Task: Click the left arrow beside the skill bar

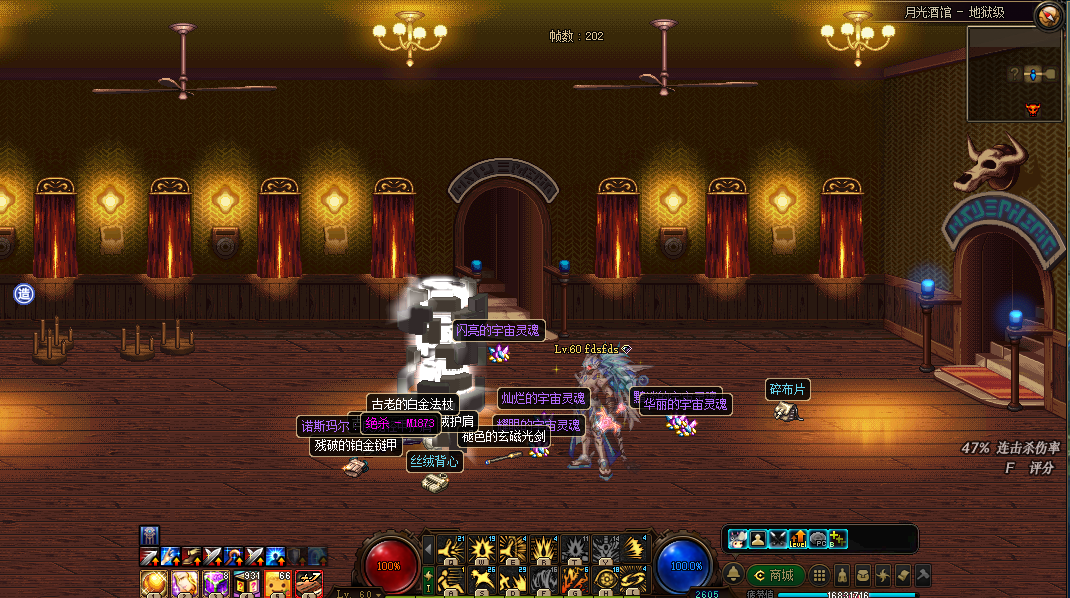Action: [x=429, y=549]
